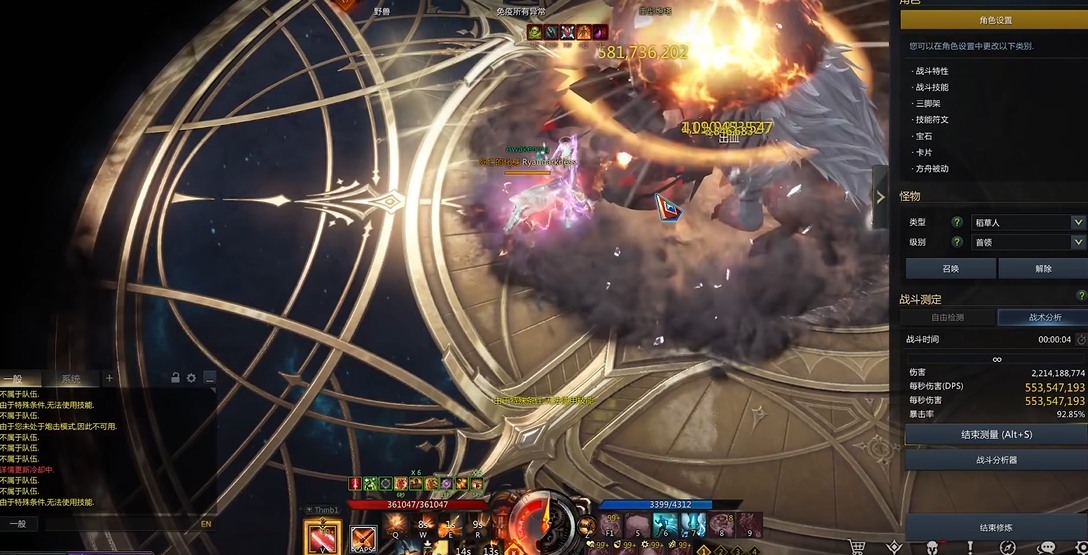Image resolution: width=1088 pixels, height=555 pixels.
Task: Remove the monster with 解除 button
Action: pyautogui.click(x=1043, y=268)
